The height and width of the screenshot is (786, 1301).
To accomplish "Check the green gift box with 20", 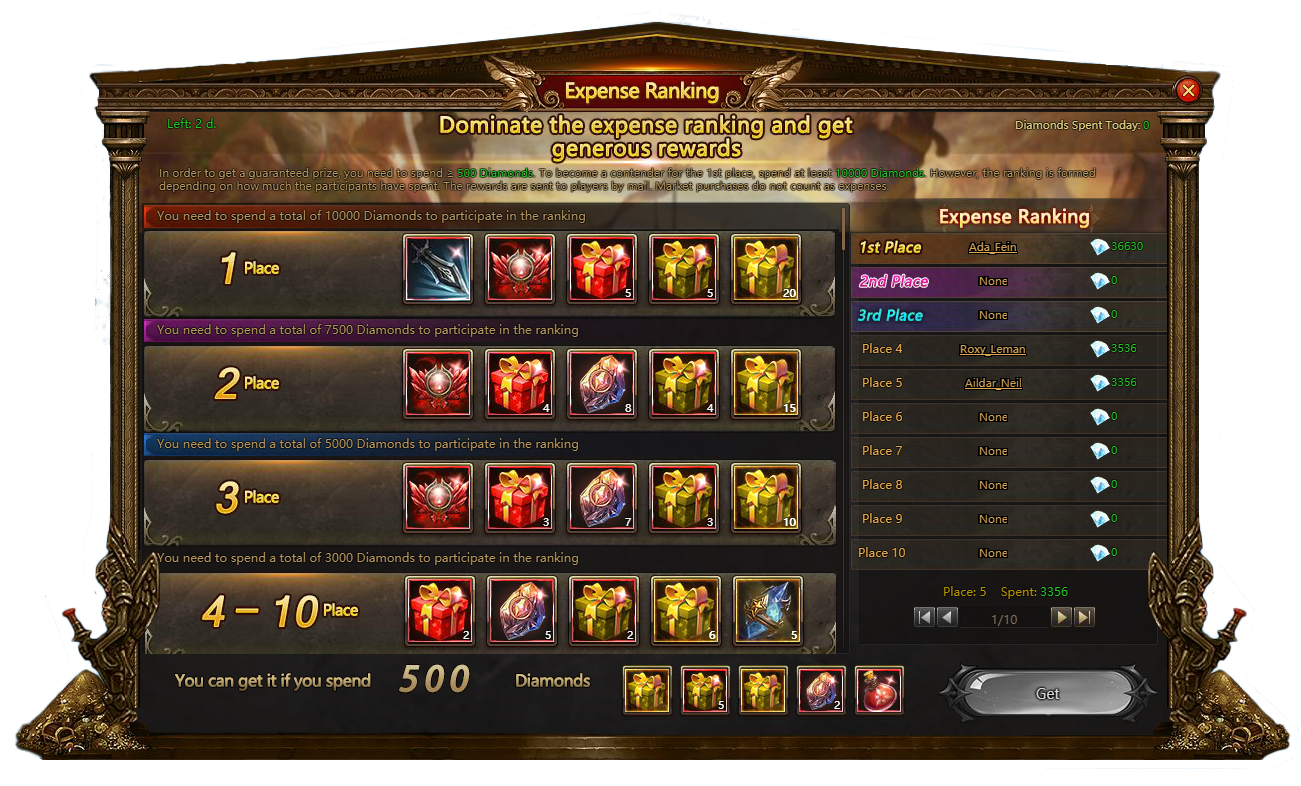I will tap(766, 269).
